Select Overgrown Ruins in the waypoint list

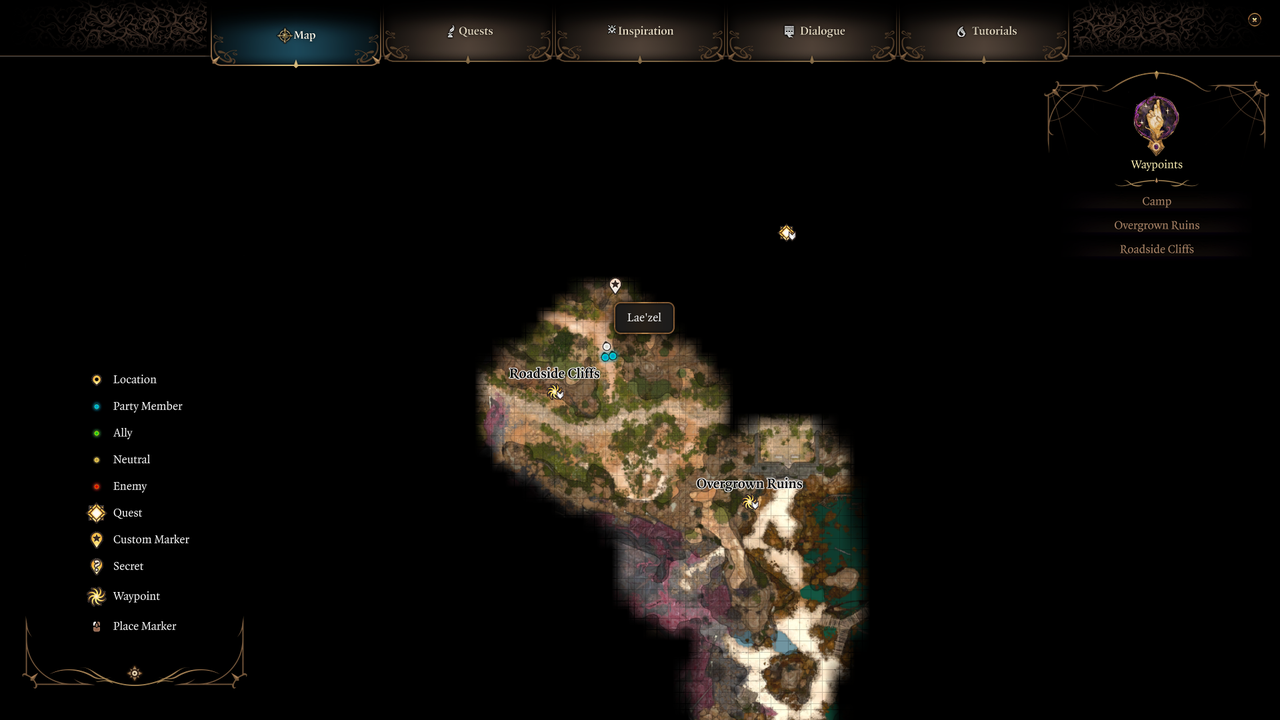tap(1156, 225)
